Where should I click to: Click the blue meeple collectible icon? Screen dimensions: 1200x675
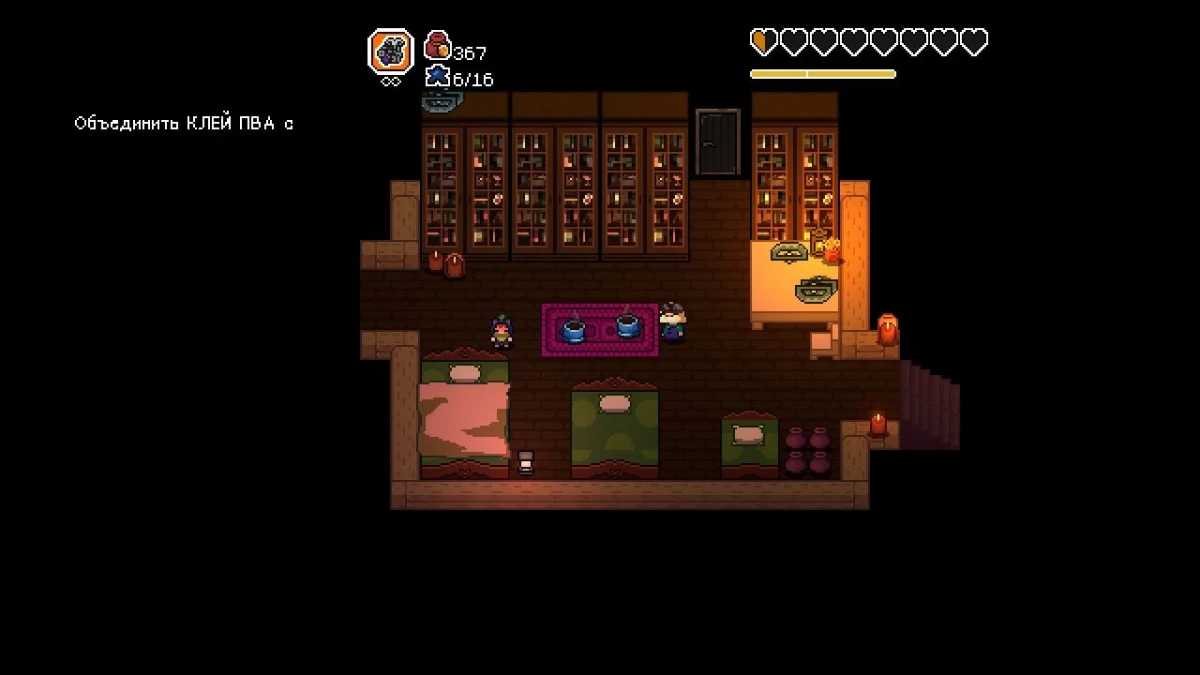(x=437, y=77)
